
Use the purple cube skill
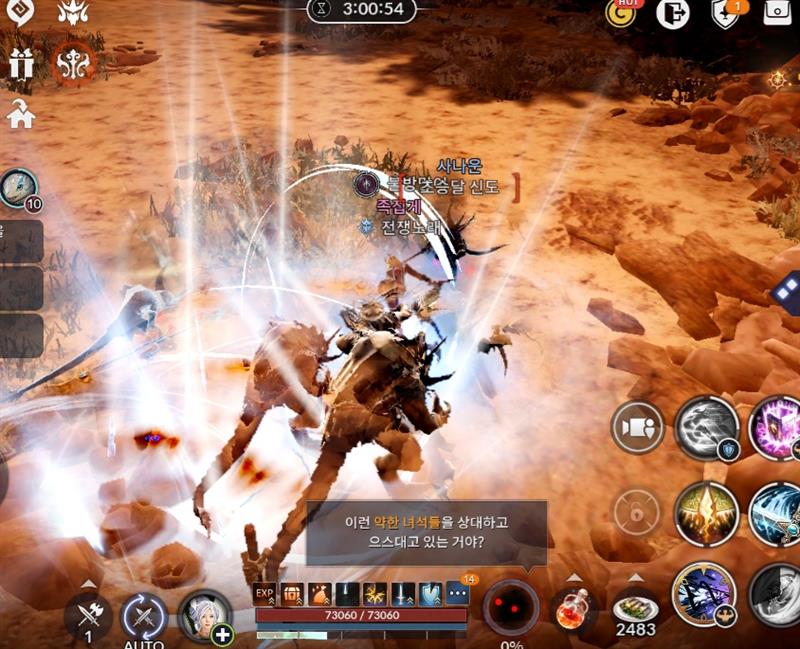(777, 428)
